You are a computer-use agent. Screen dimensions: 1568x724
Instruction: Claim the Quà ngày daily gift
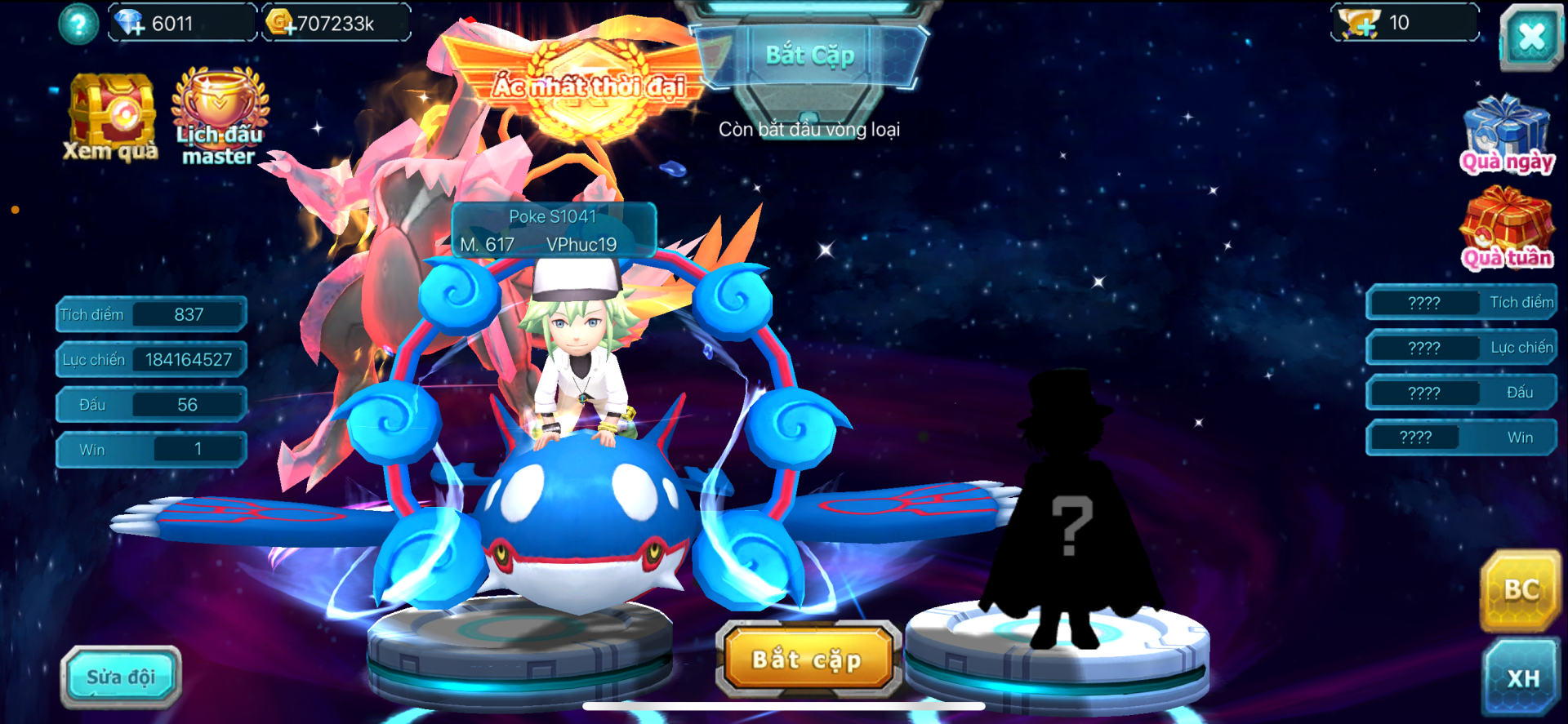(1507, 135)
